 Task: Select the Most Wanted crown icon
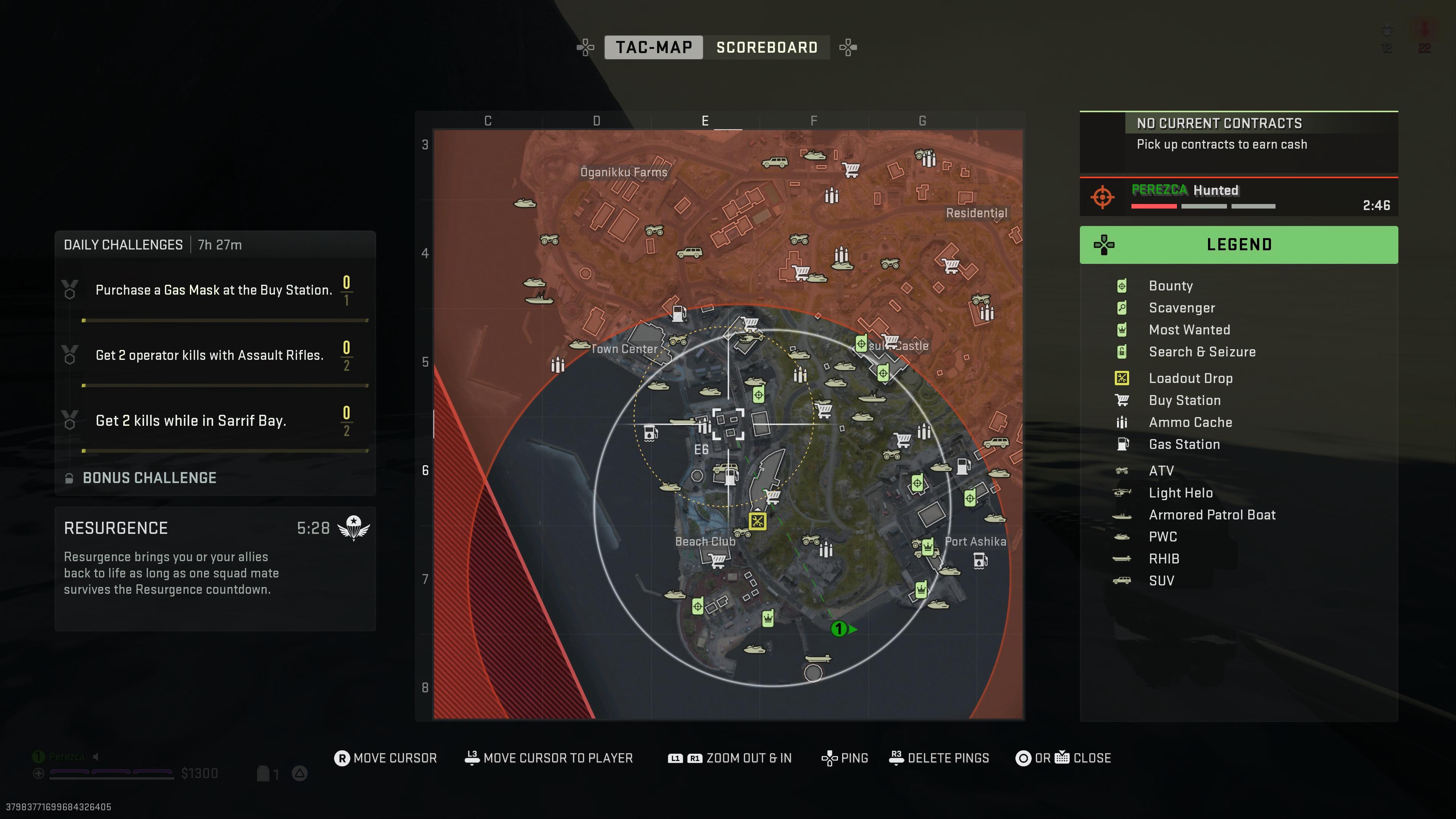(x=1122, y=330)
